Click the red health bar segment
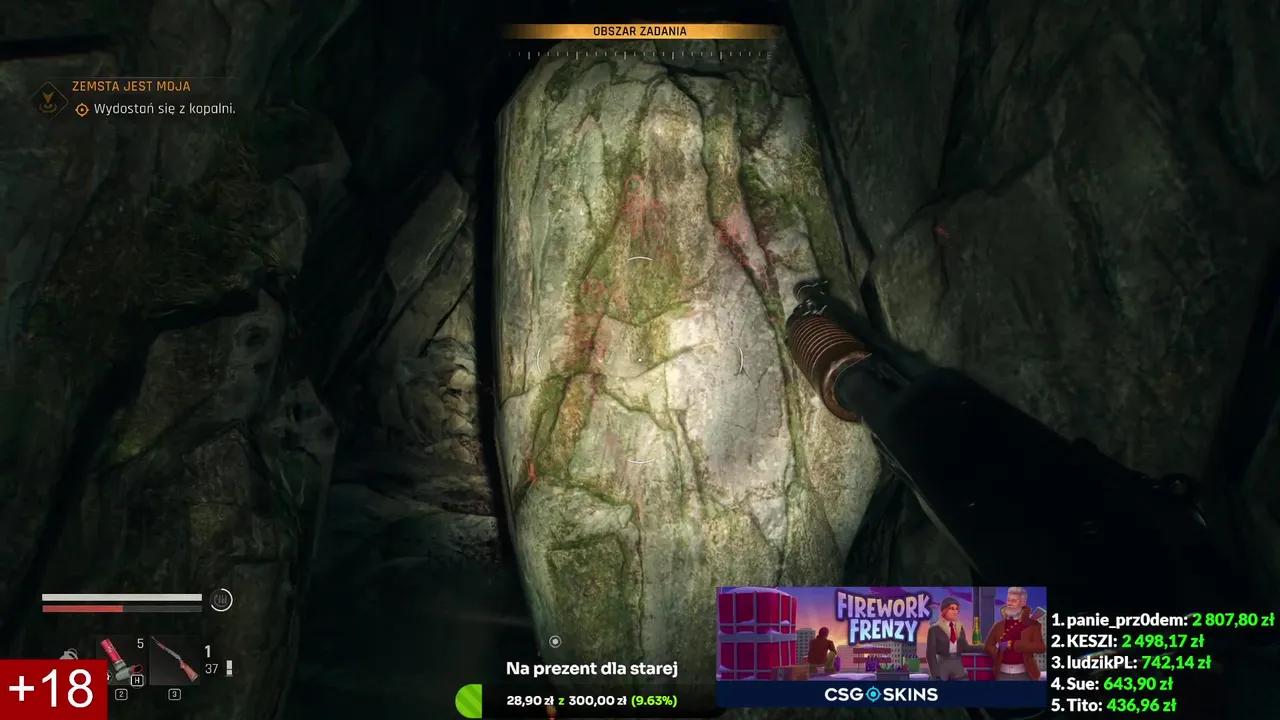 pos(85,608)
